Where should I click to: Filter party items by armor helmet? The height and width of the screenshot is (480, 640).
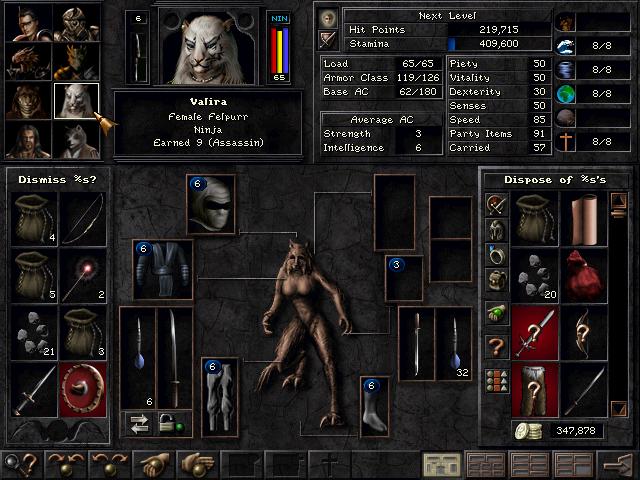495,230
